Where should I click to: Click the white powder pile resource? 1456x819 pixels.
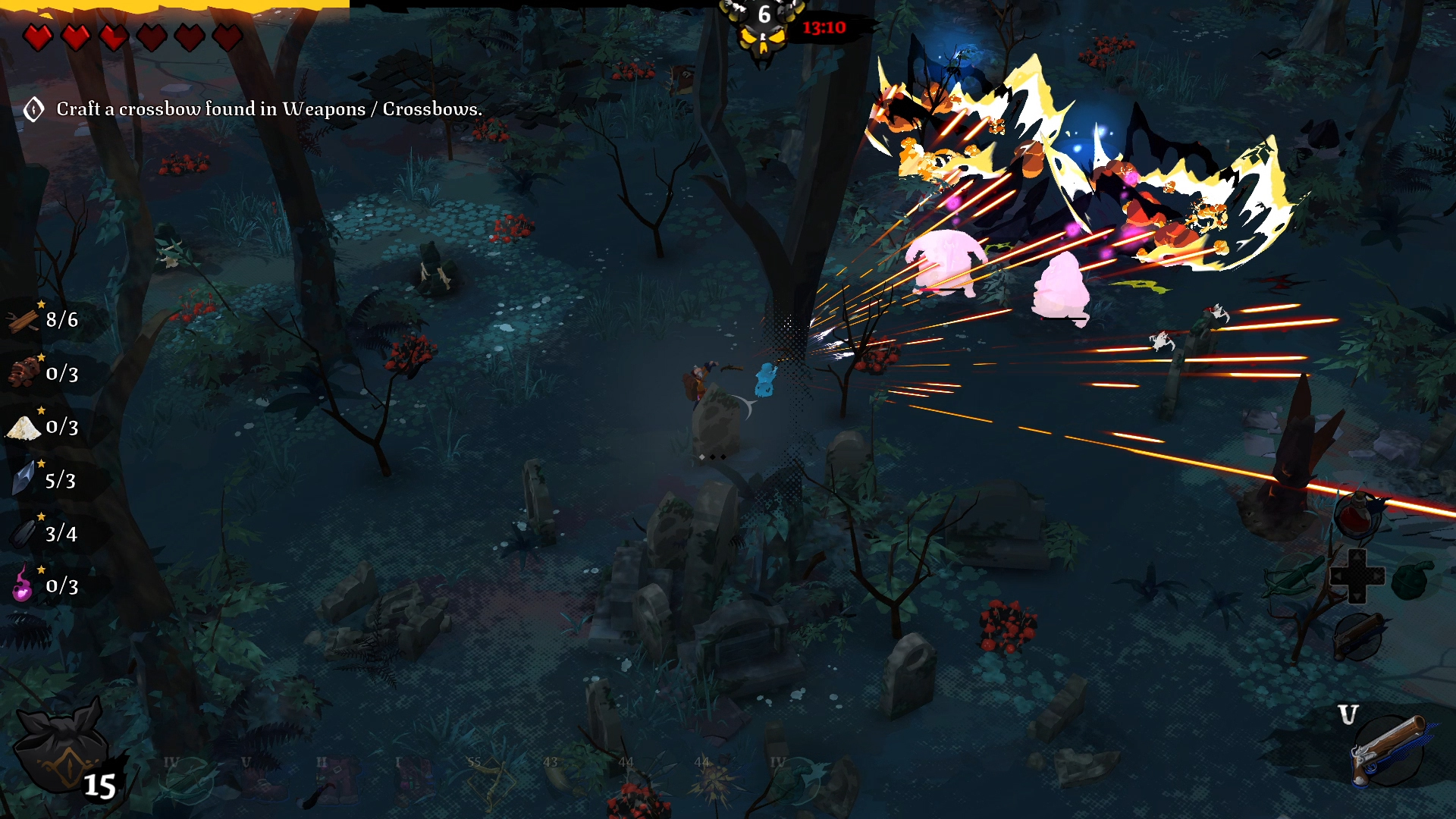coord(23,428)
